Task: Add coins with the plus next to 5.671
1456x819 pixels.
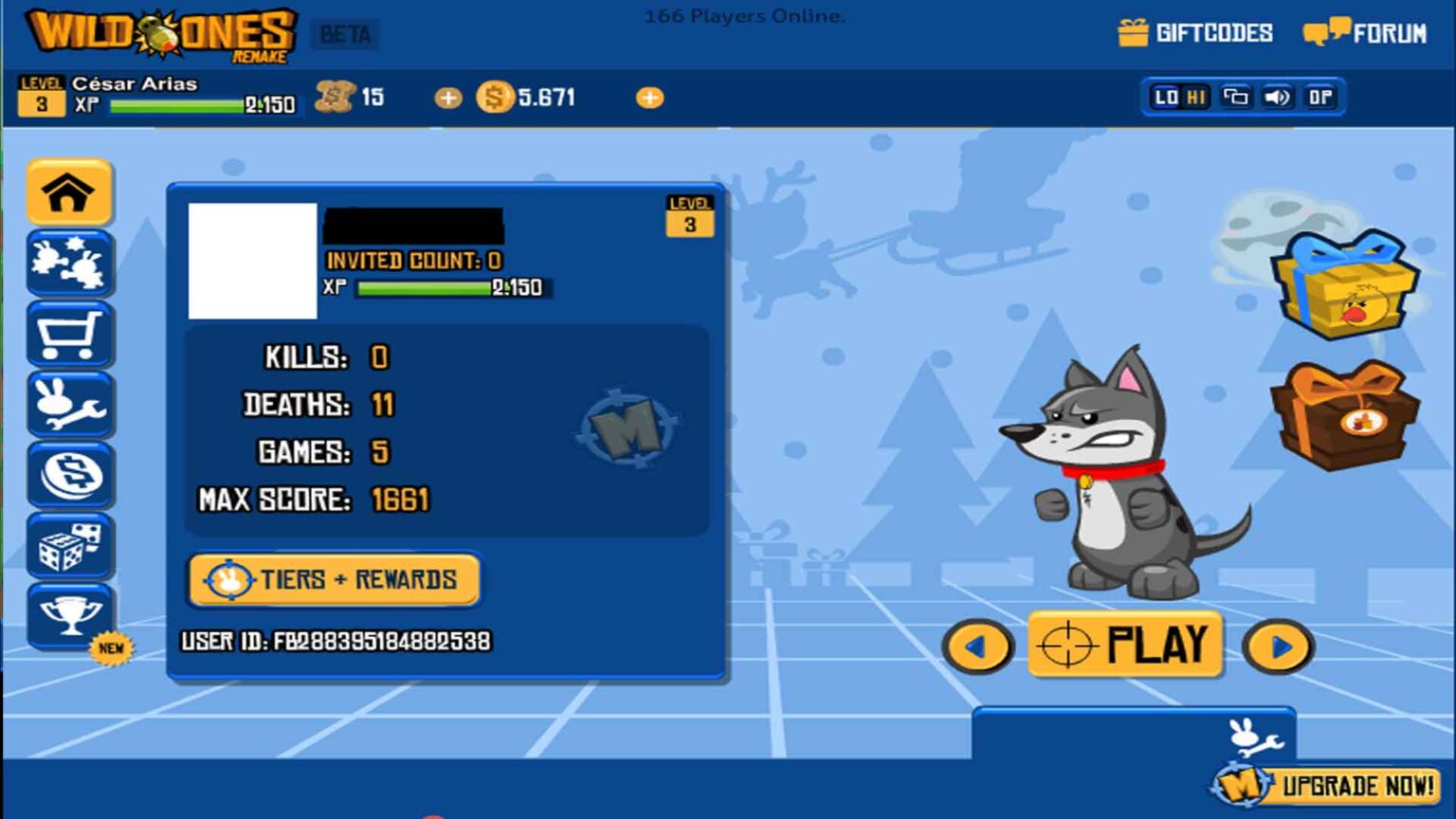Action: click(x=650, y=96)
